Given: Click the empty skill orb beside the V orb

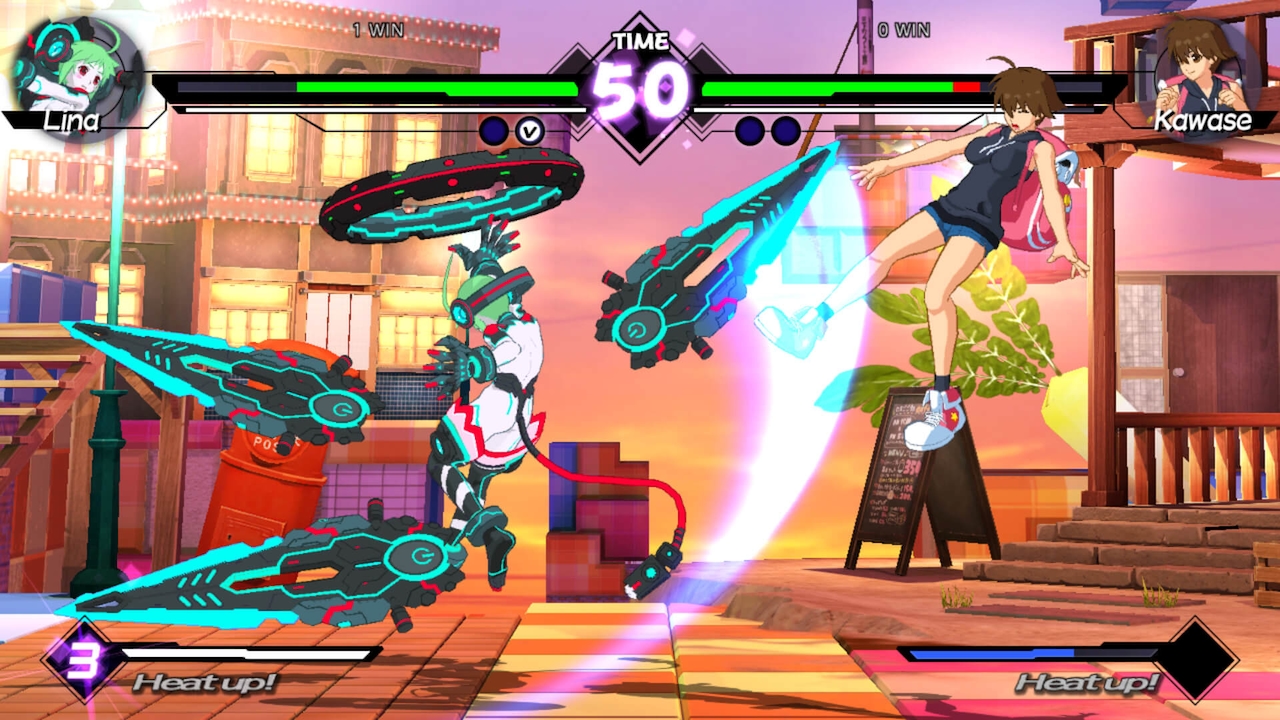Looking at the screenshot, I should (492, 129).
